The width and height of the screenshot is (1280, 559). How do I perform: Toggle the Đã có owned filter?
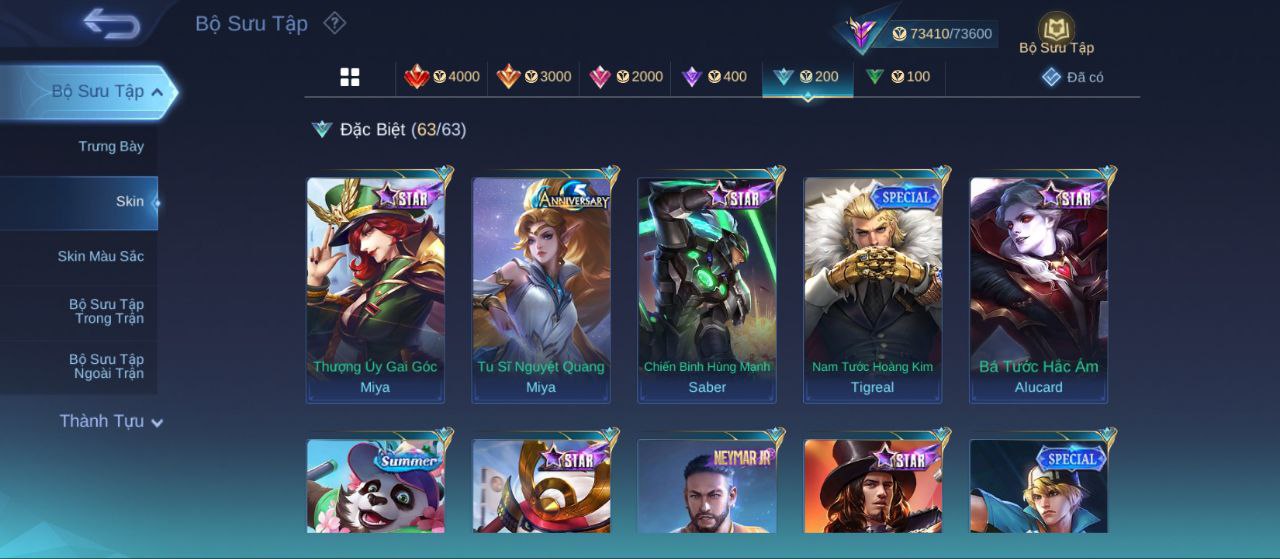1072,77
